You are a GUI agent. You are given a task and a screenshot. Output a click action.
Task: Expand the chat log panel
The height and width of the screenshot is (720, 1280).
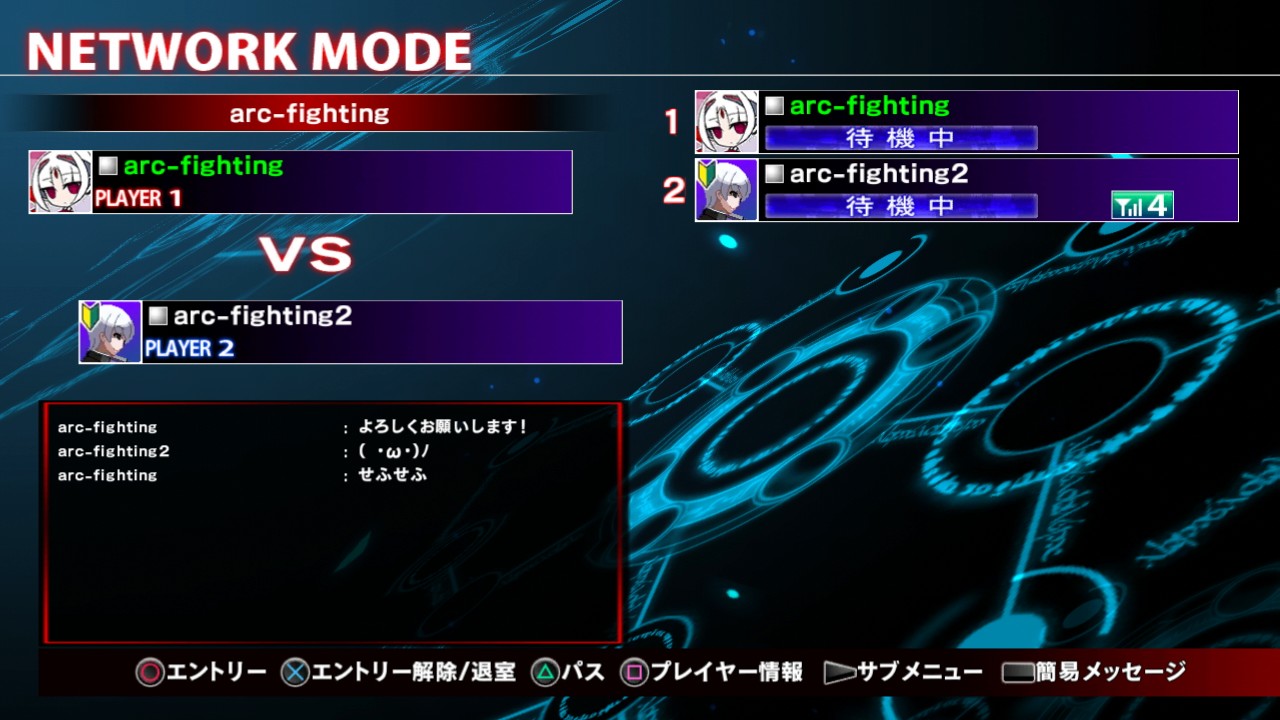(334, 520)
